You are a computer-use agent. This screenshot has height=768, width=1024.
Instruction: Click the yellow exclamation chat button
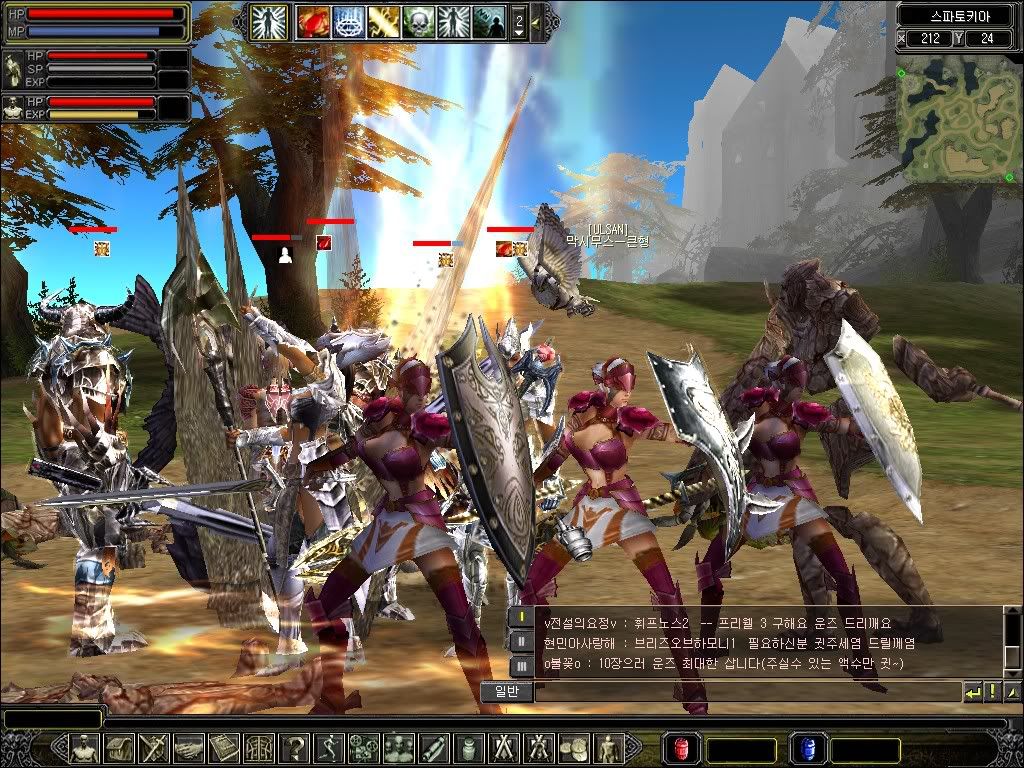pos(993,691)
